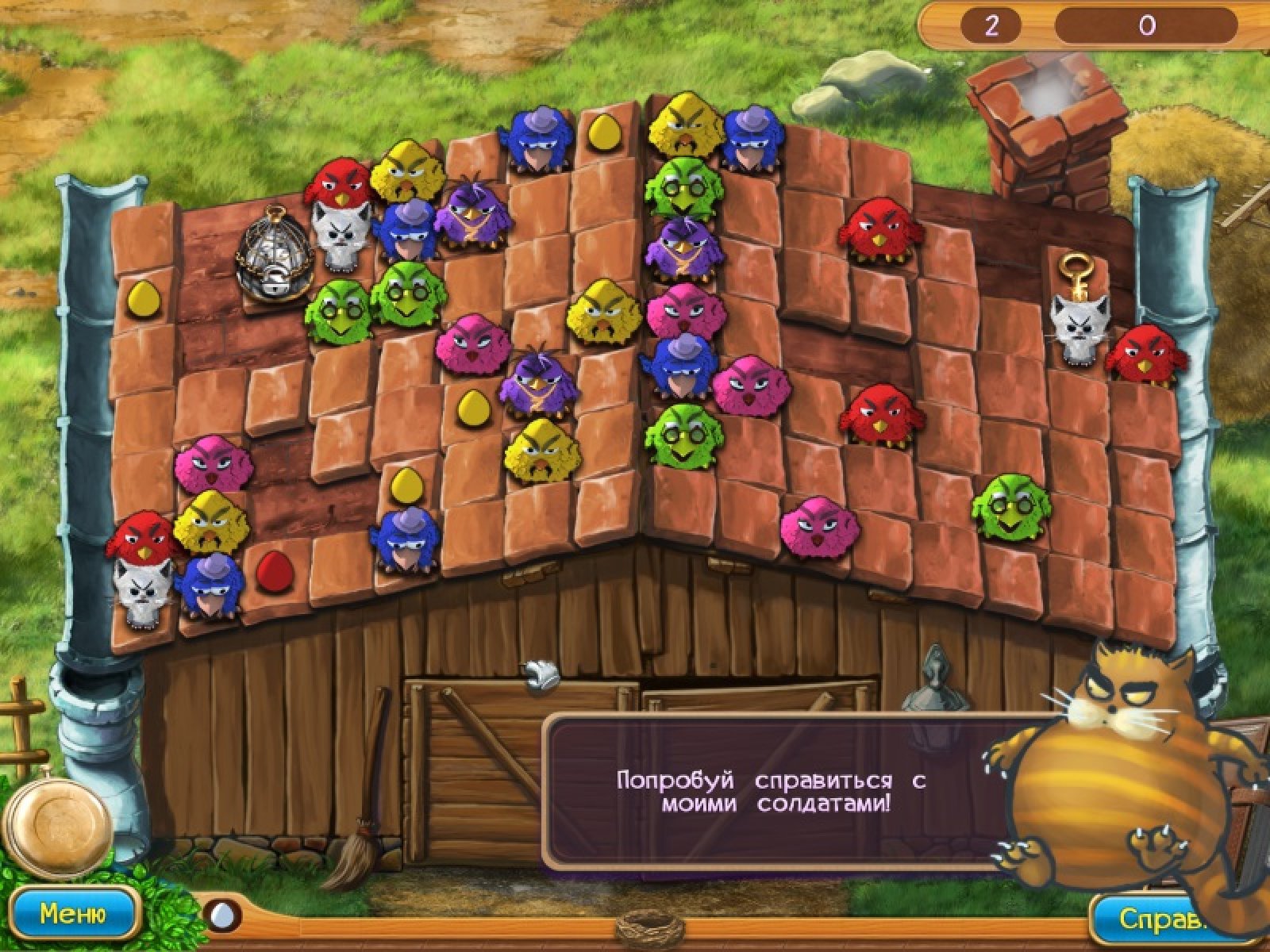The image size is (1270, 952).
Task: Select the red egg tile
Action: 275,570
